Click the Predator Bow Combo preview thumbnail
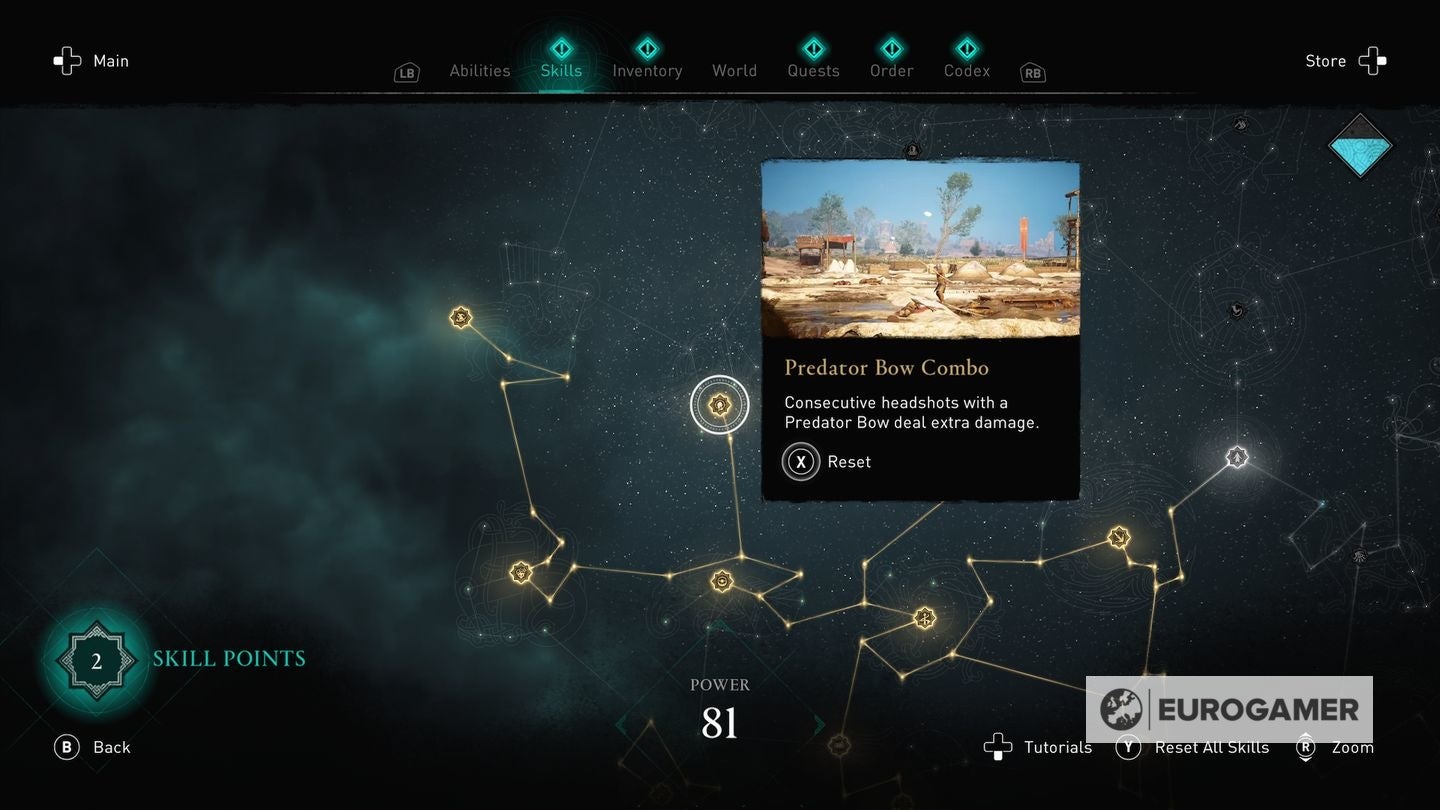The image size is (1440, 810). 920,249
